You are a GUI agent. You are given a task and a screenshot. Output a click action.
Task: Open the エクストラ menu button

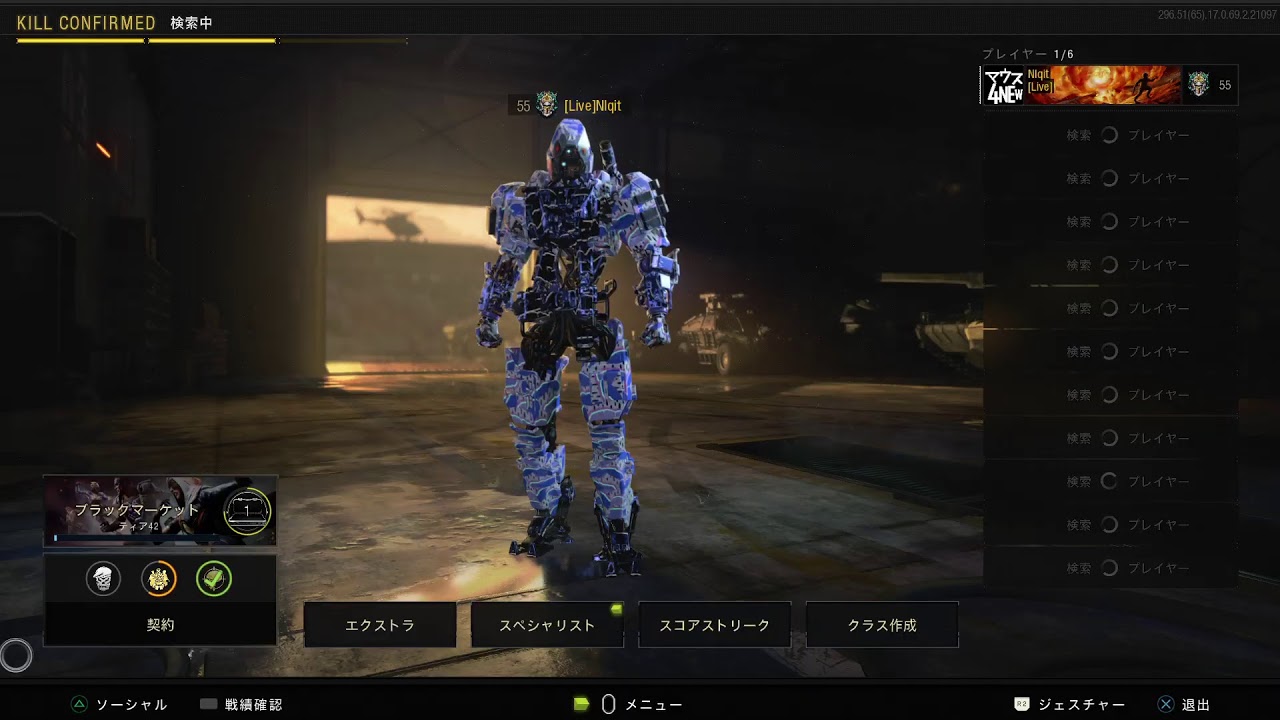coord(380,625)
